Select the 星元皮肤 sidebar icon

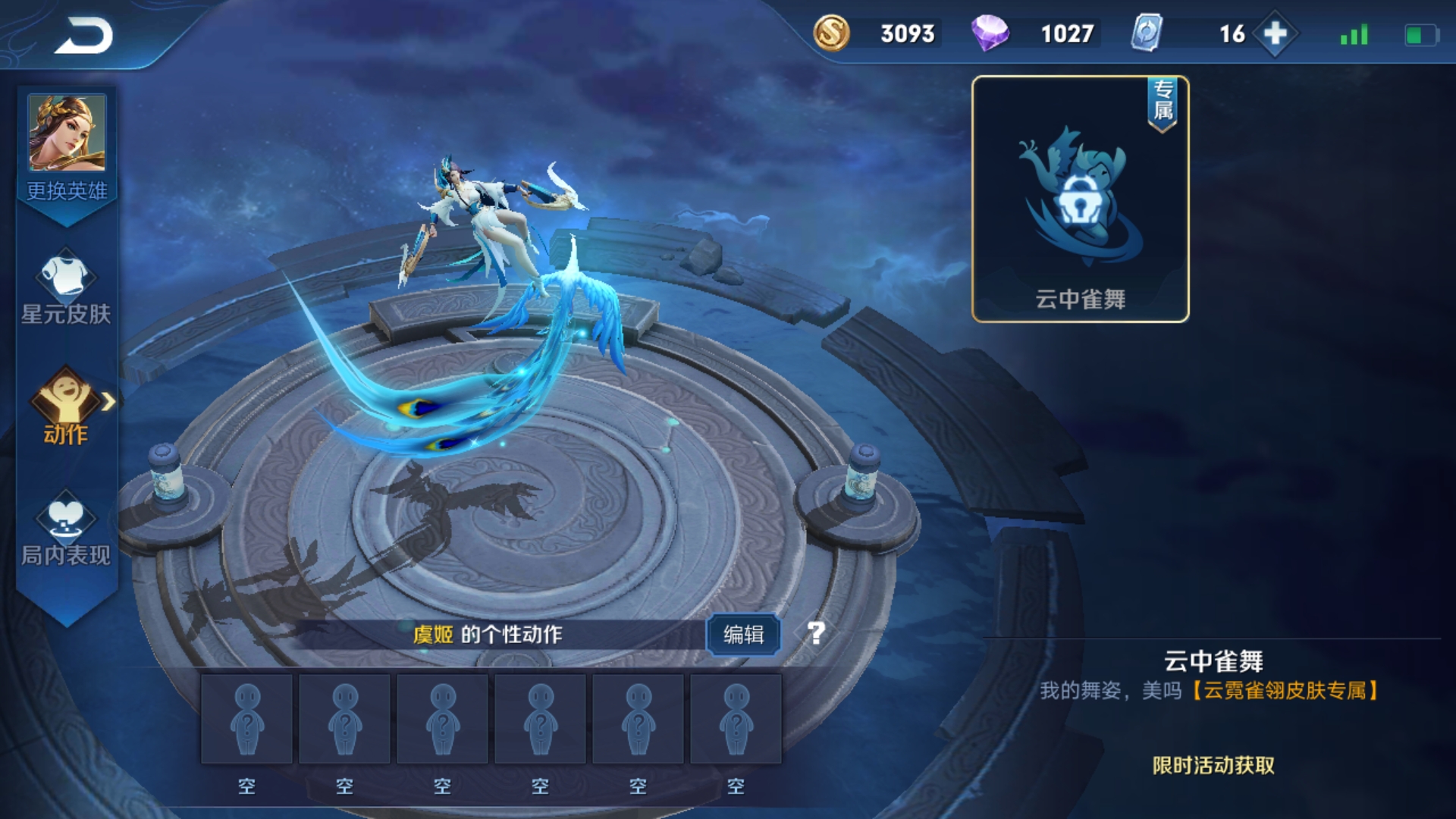tap(64, 281)
